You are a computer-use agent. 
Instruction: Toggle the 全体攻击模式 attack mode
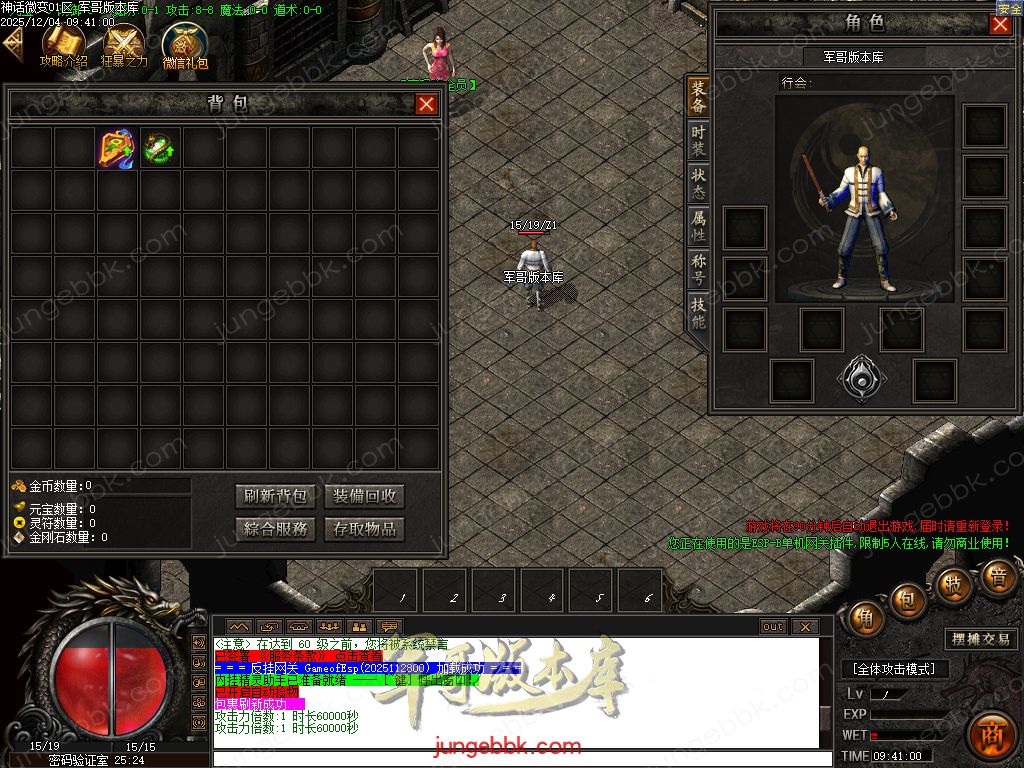893,669
